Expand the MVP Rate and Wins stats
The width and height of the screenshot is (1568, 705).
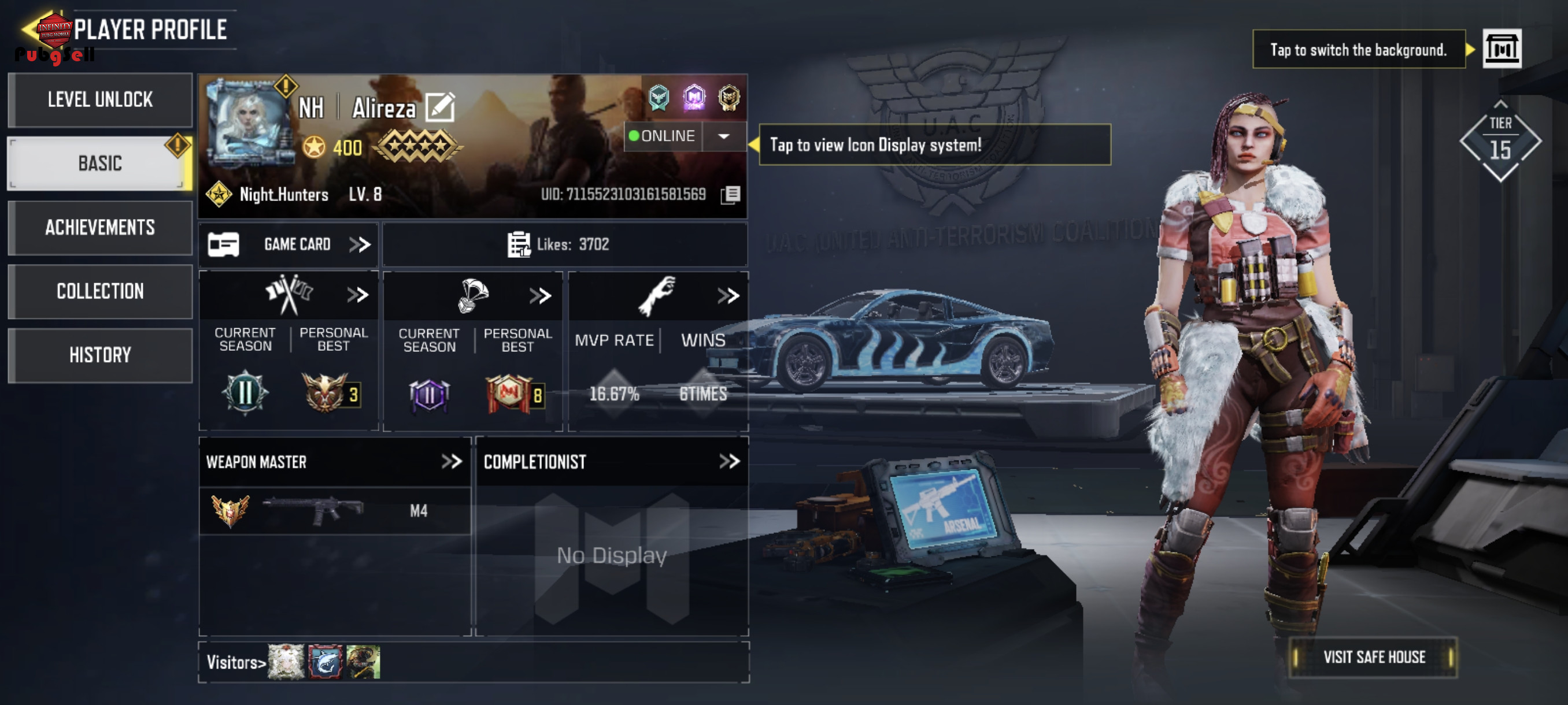point(728,296)
